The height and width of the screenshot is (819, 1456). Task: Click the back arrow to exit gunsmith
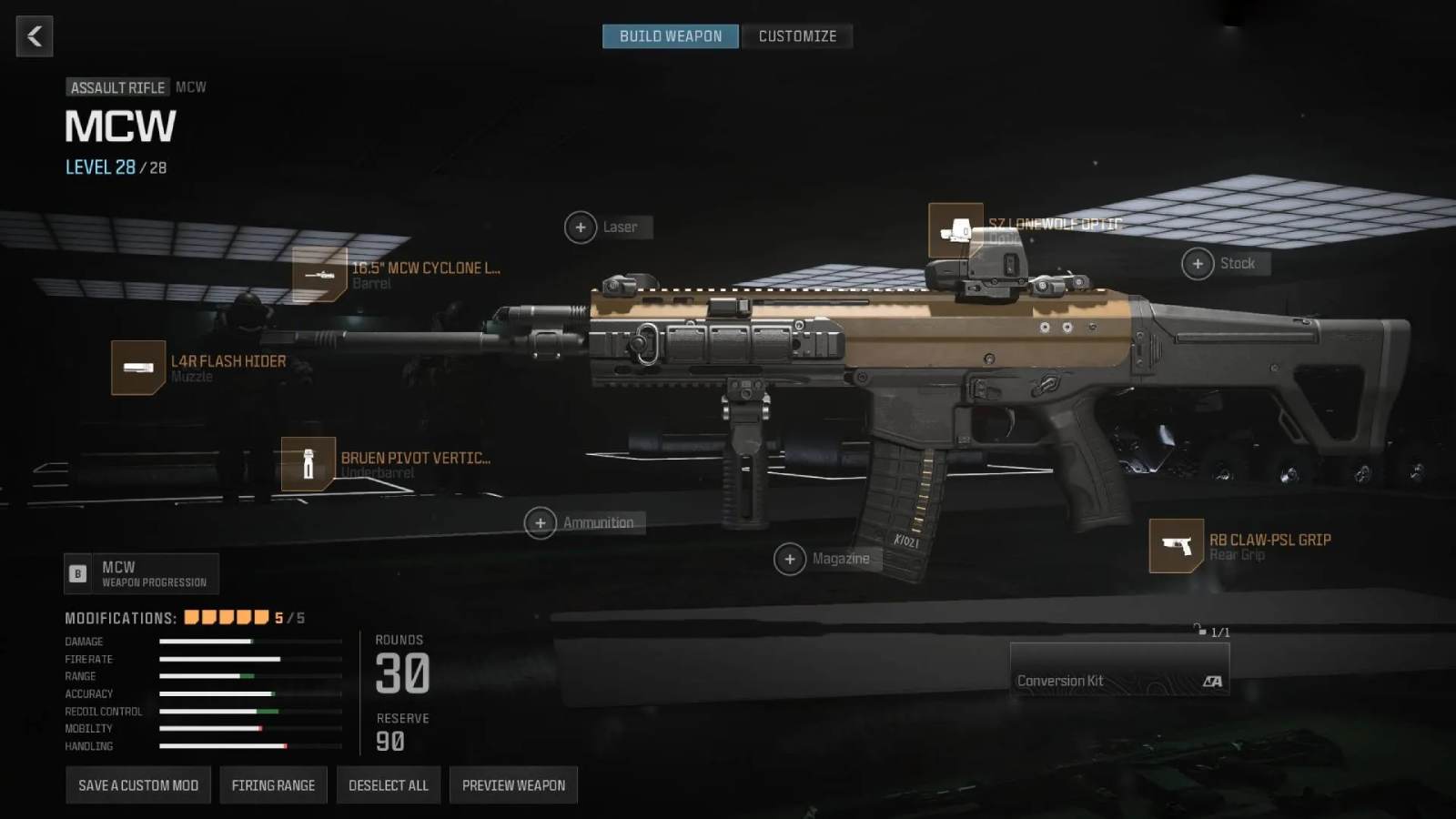click(34, 35)
